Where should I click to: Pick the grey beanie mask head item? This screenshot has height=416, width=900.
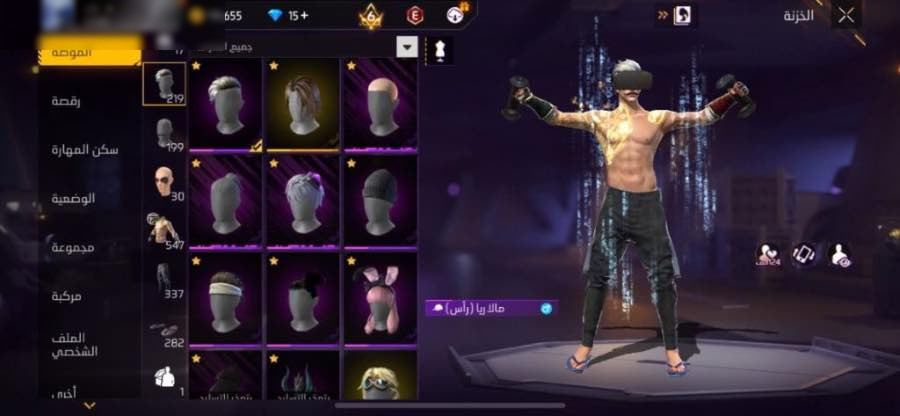(381, 199)
